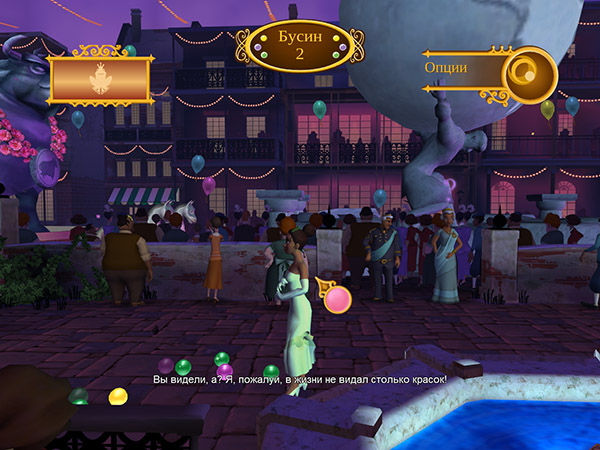
Task: Click the golden frog crown panel
Action: coord(99,80)
